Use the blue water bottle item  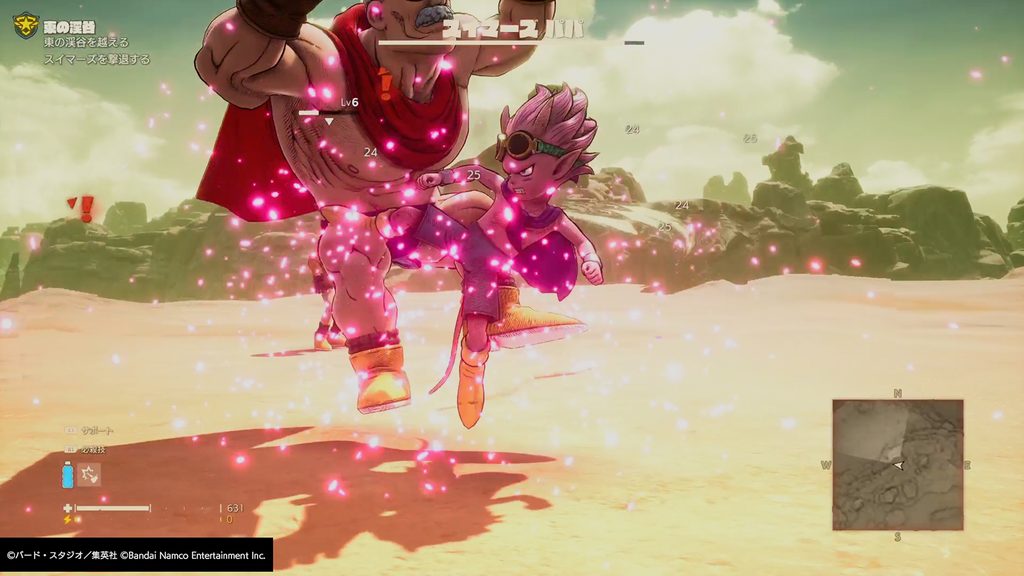(68, 475)
